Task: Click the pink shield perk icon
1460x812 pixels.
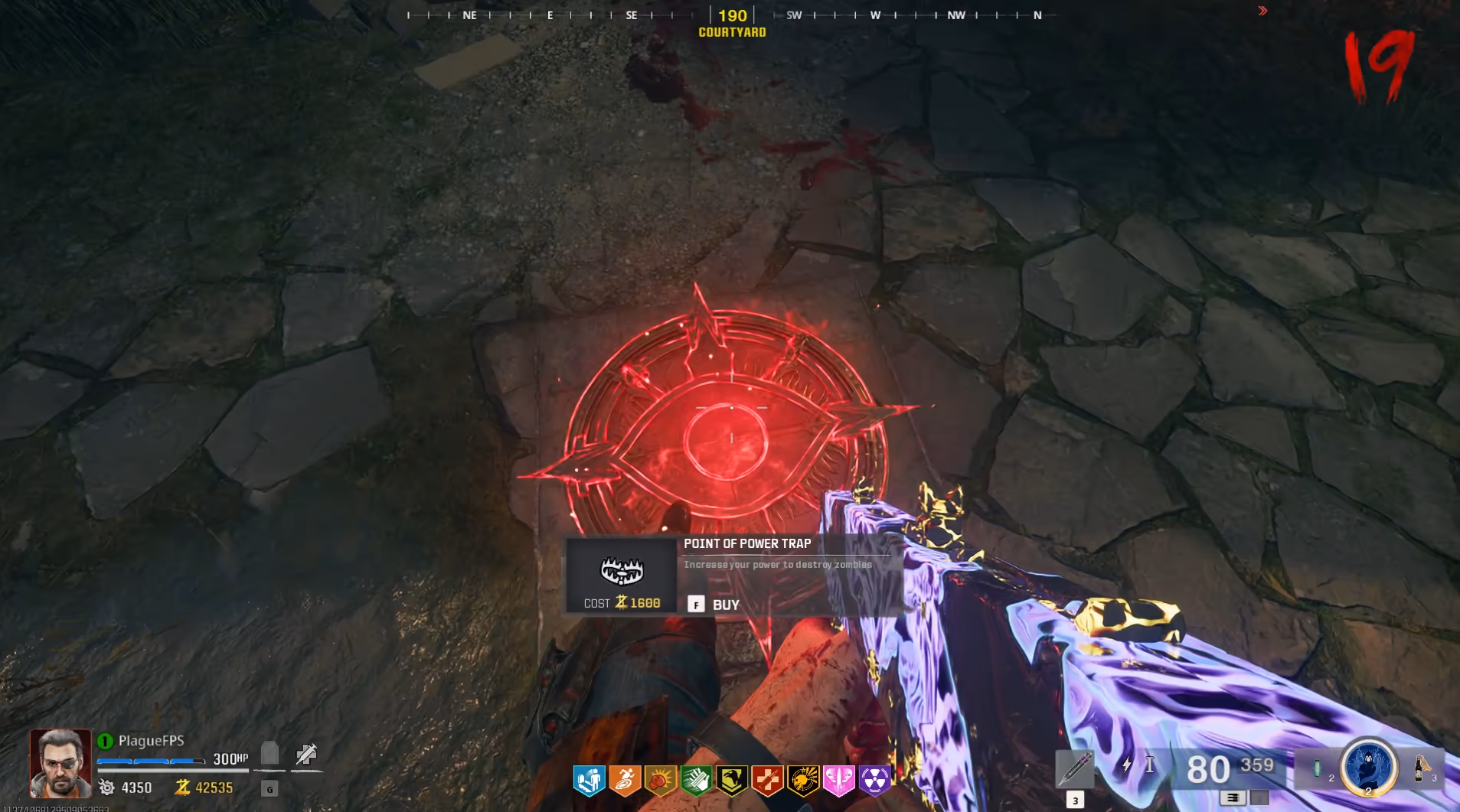Action: (x=839, y=781)
